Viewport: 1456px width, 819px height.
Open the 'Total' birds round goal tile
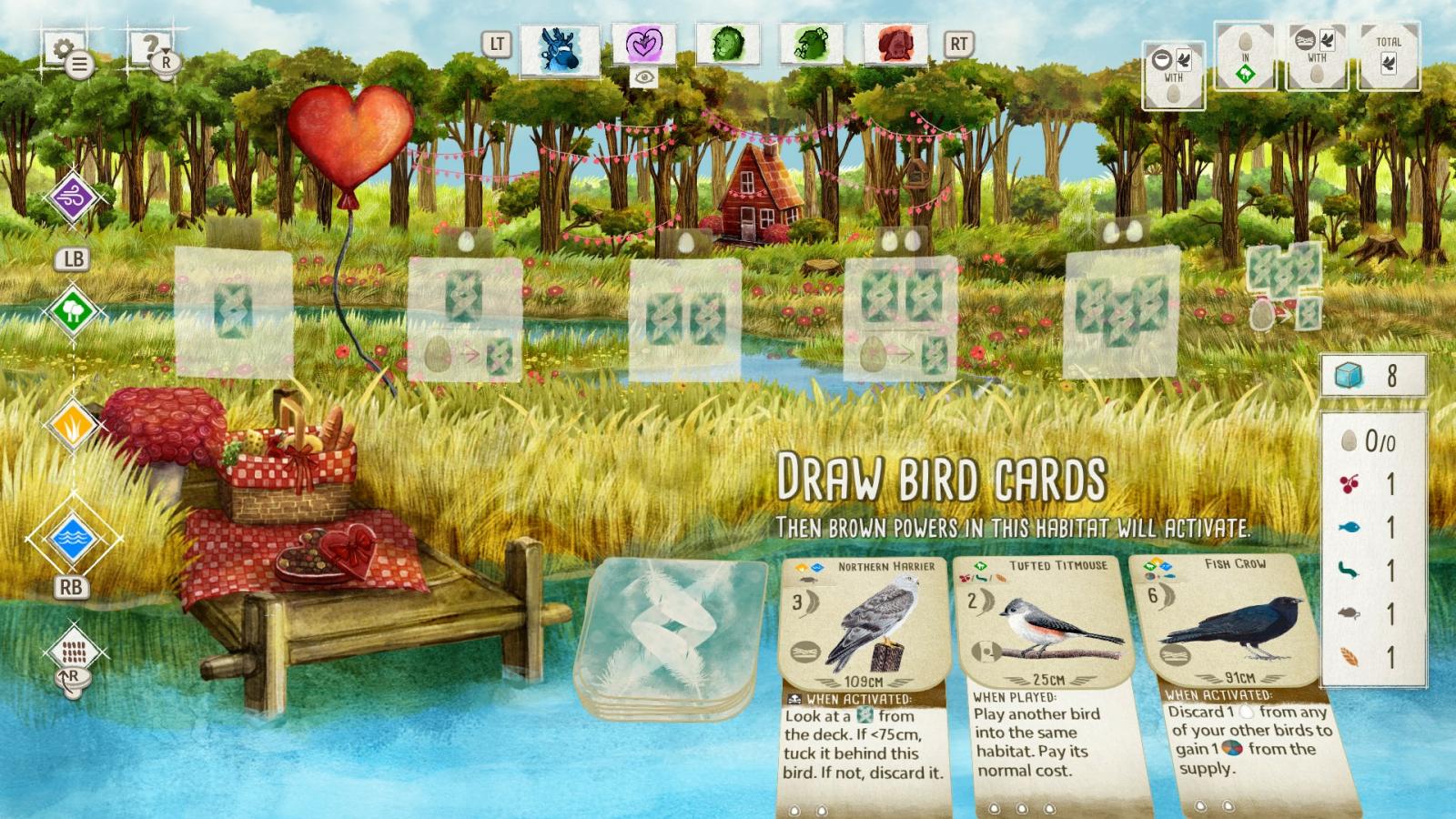[1388, 56]
